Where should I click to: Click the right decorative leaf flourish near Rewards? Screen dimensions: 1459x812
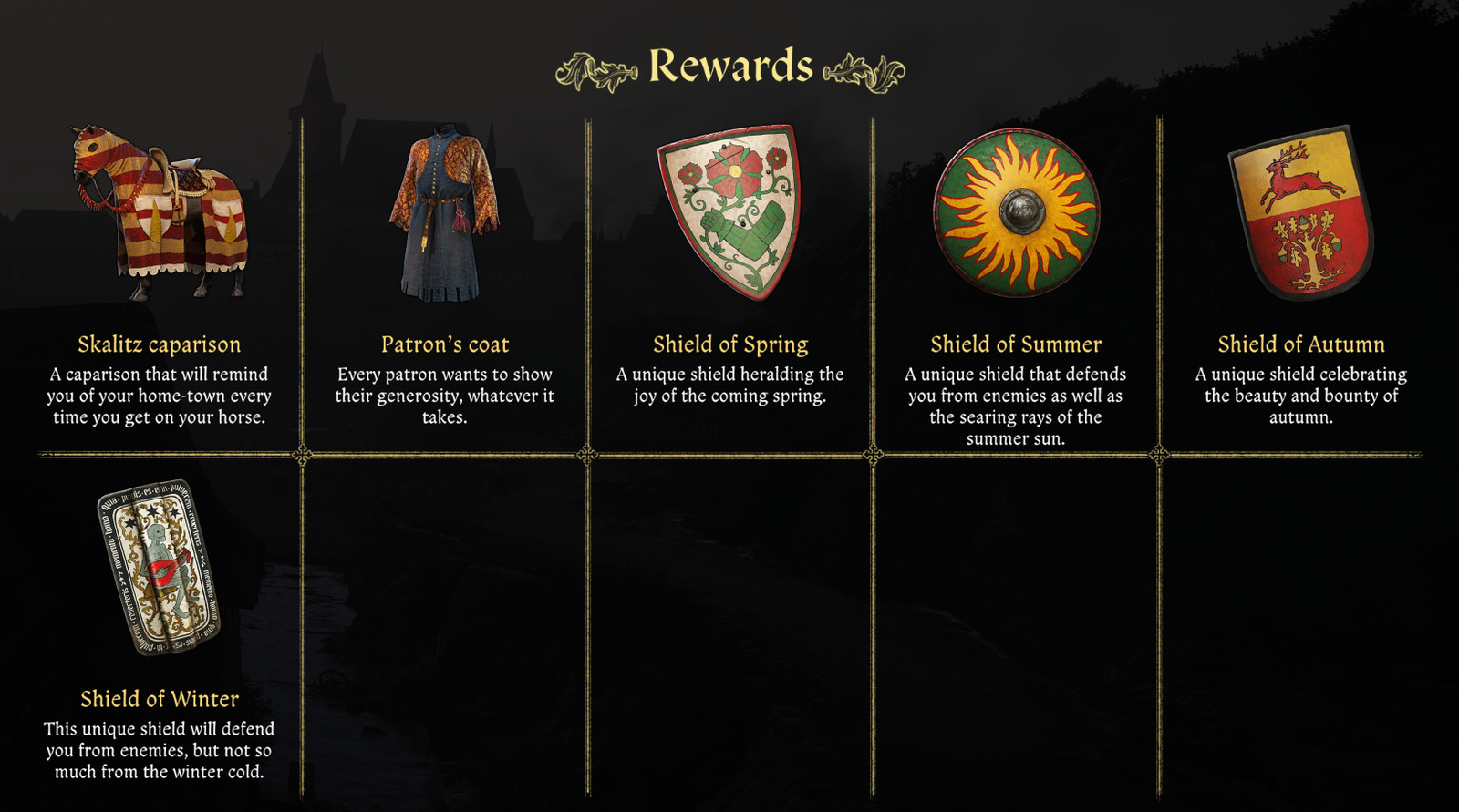pos(859,67)
